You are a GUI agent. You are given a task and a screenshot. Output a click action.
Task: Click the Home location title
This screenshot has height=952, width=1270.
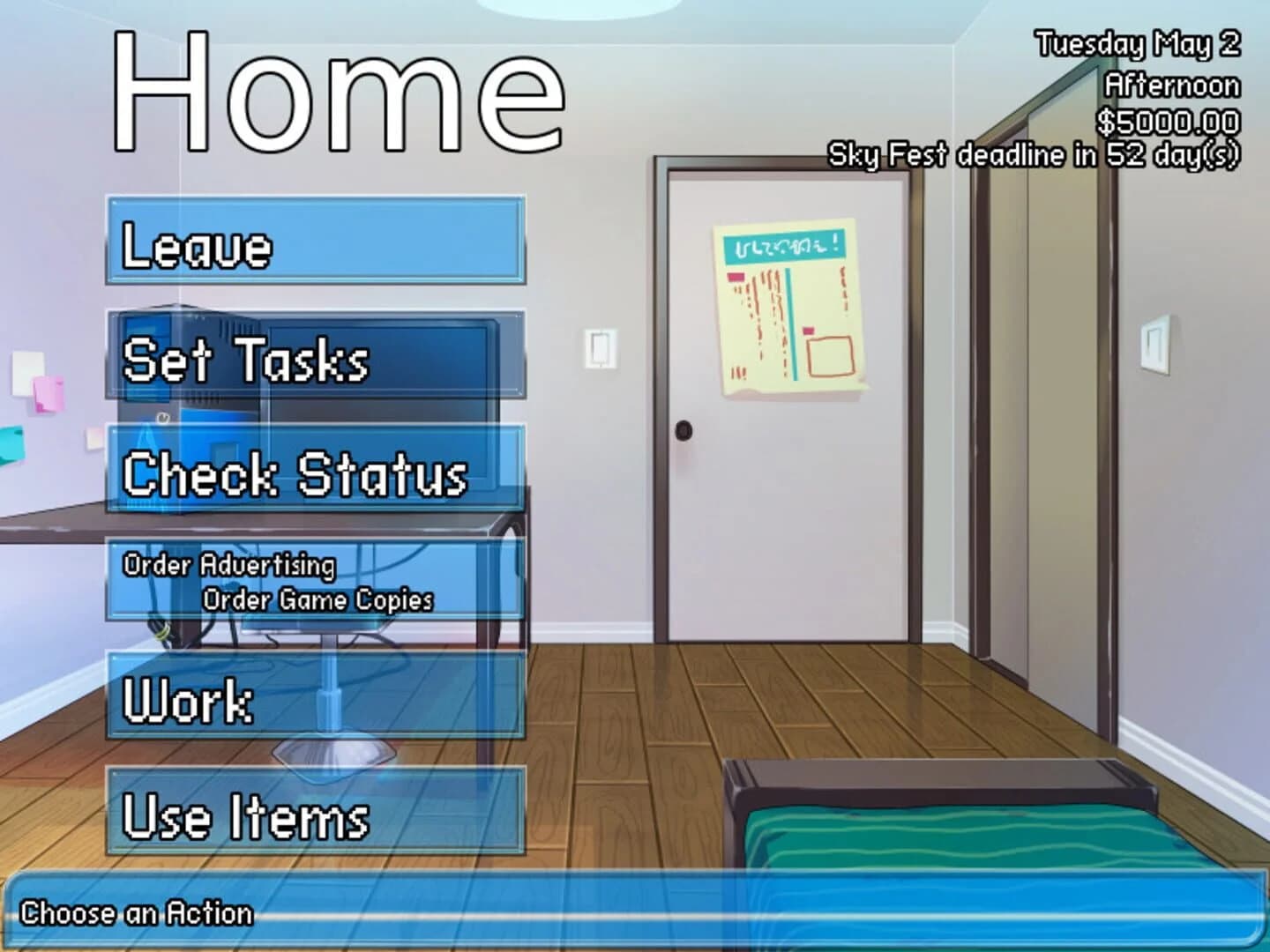click(340, 88)
